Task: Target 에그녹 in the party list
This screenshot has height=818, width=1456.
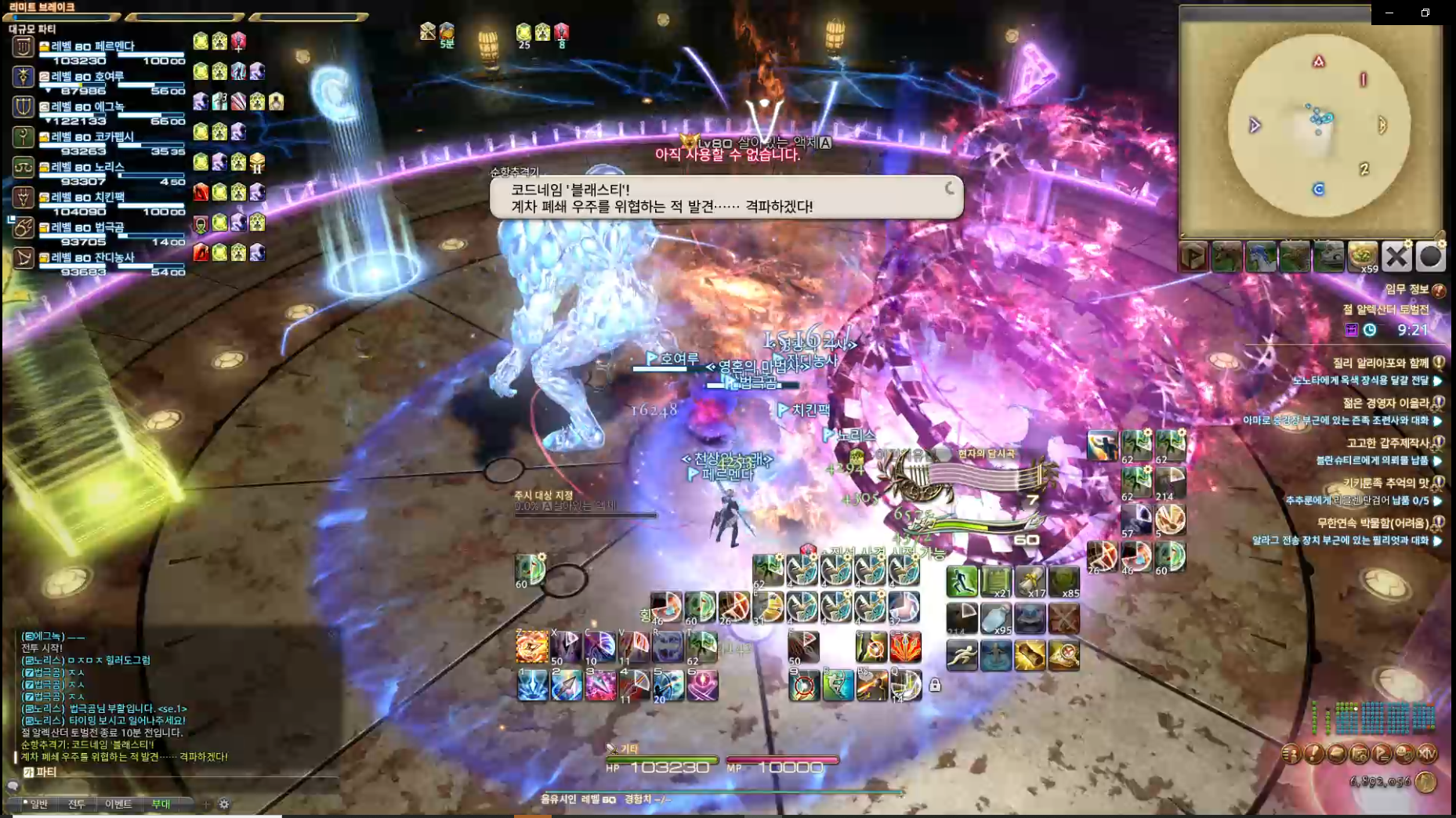Action: coord(88,107)
